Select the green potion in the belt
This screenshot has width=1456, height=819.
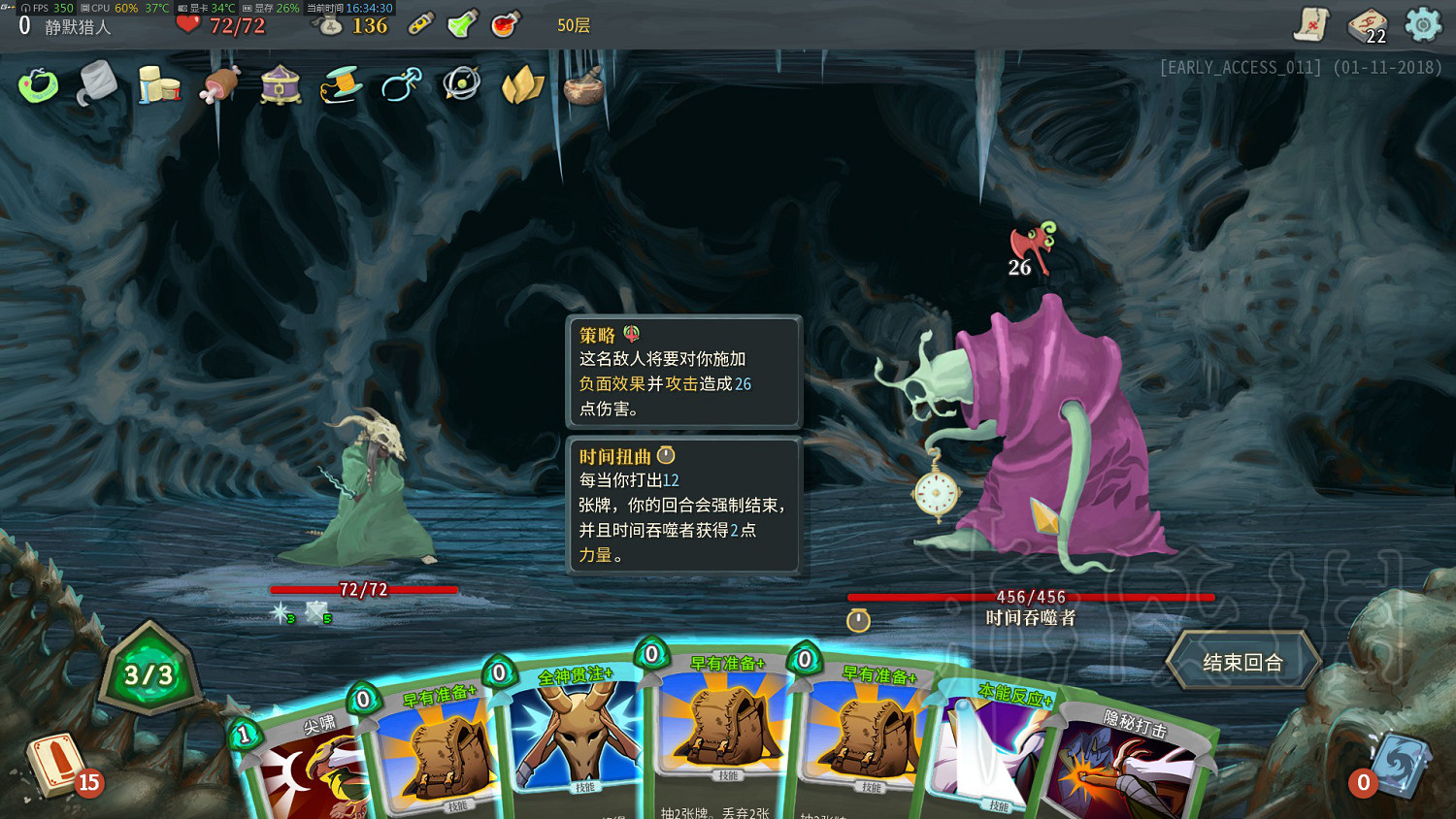(462, 26)
